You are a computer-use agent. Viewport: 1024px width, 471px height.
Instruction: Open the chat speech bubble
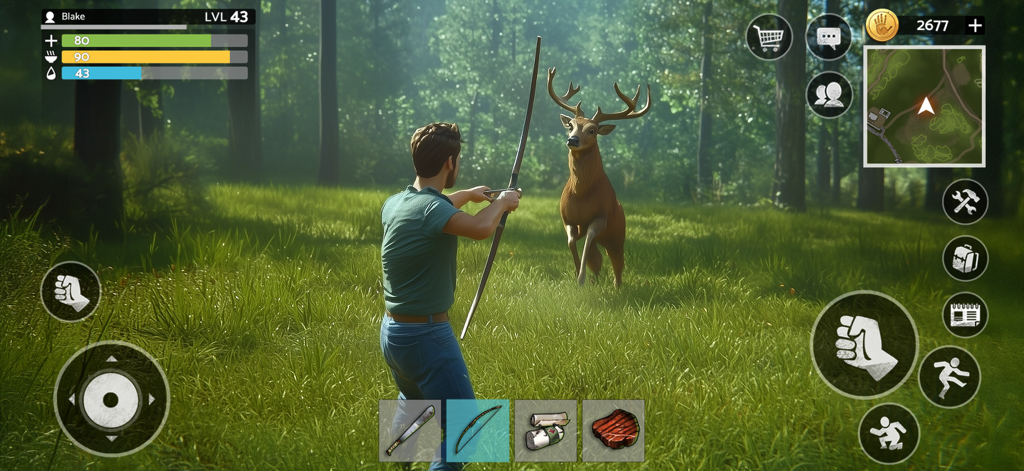(828, 38)
